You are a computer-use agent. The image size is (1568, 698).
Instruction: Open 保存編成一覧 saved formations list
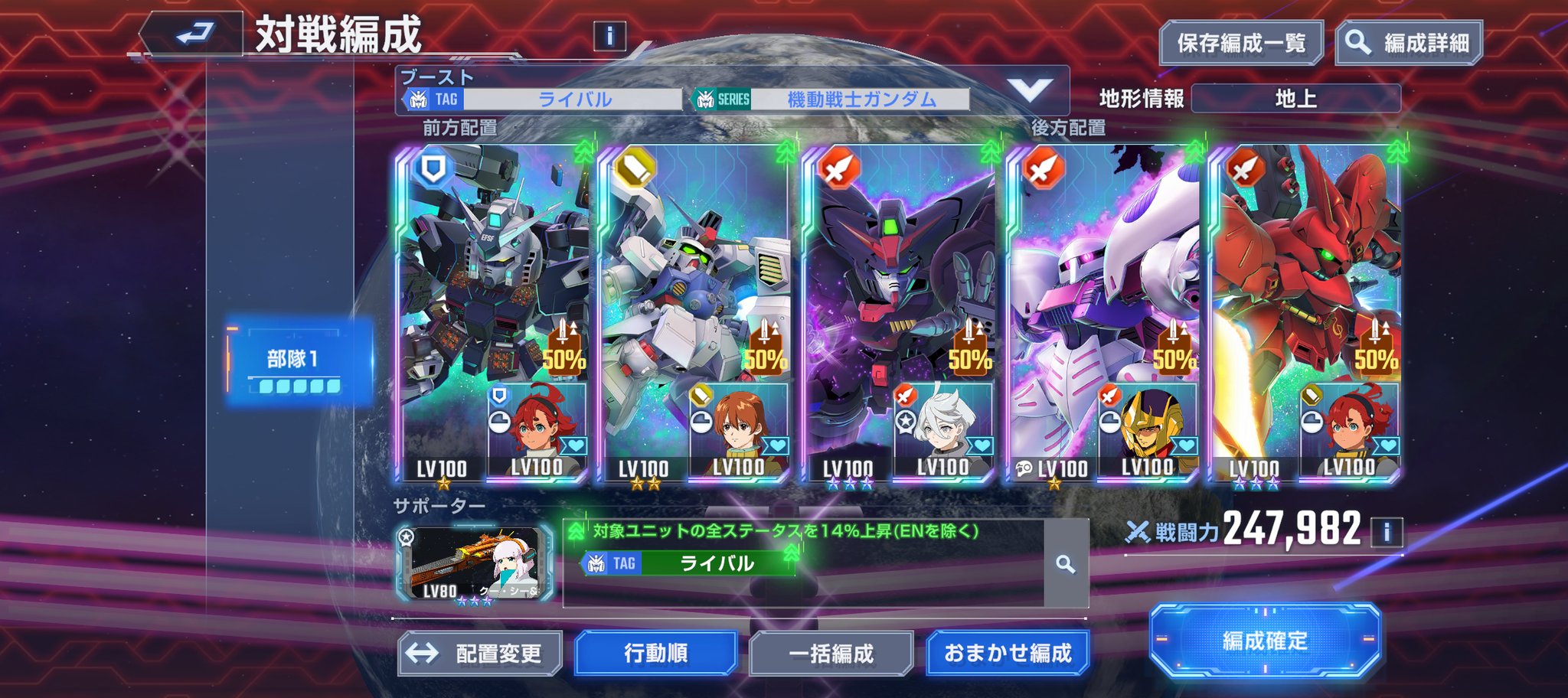coord(1240,43)
